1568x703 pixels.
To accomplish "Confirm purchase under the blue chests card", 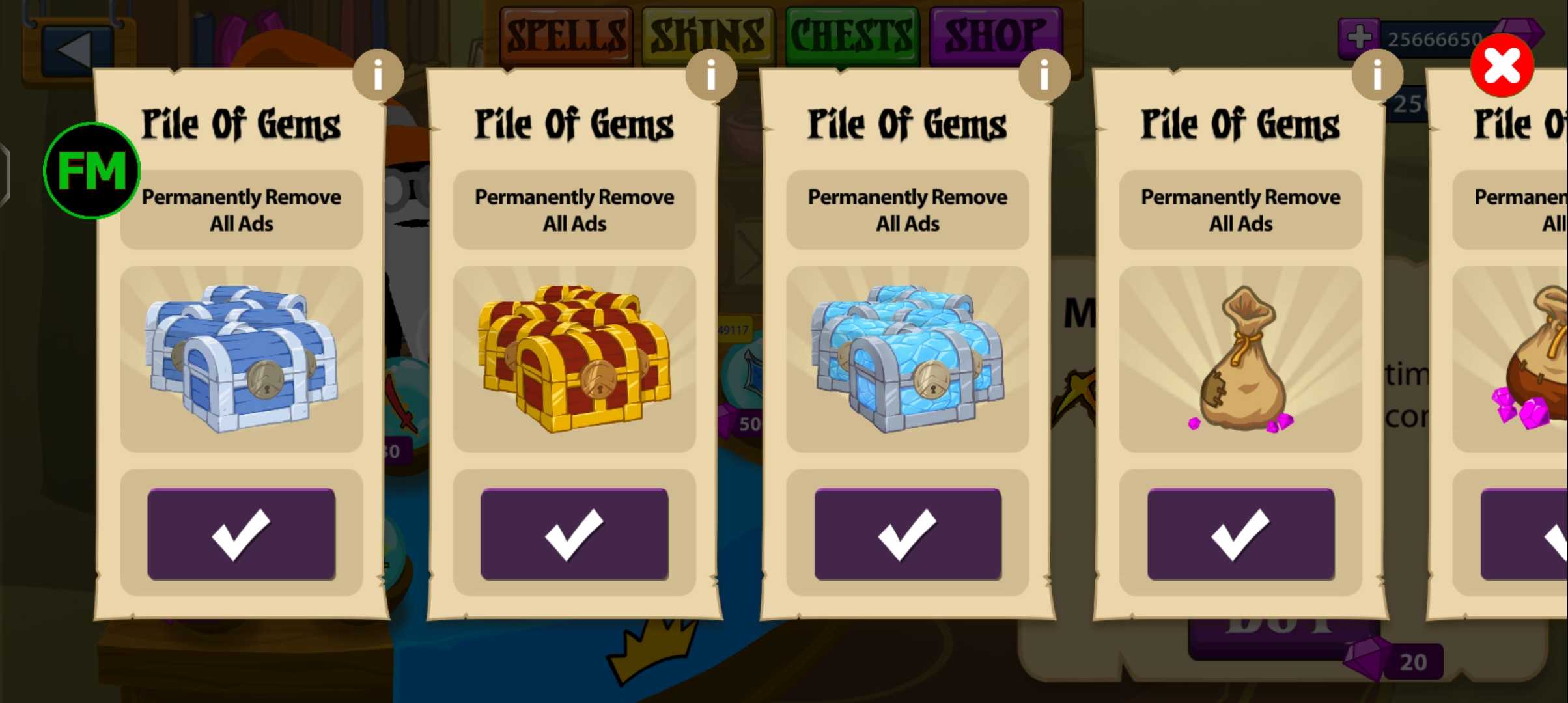I will pos(241,534).
